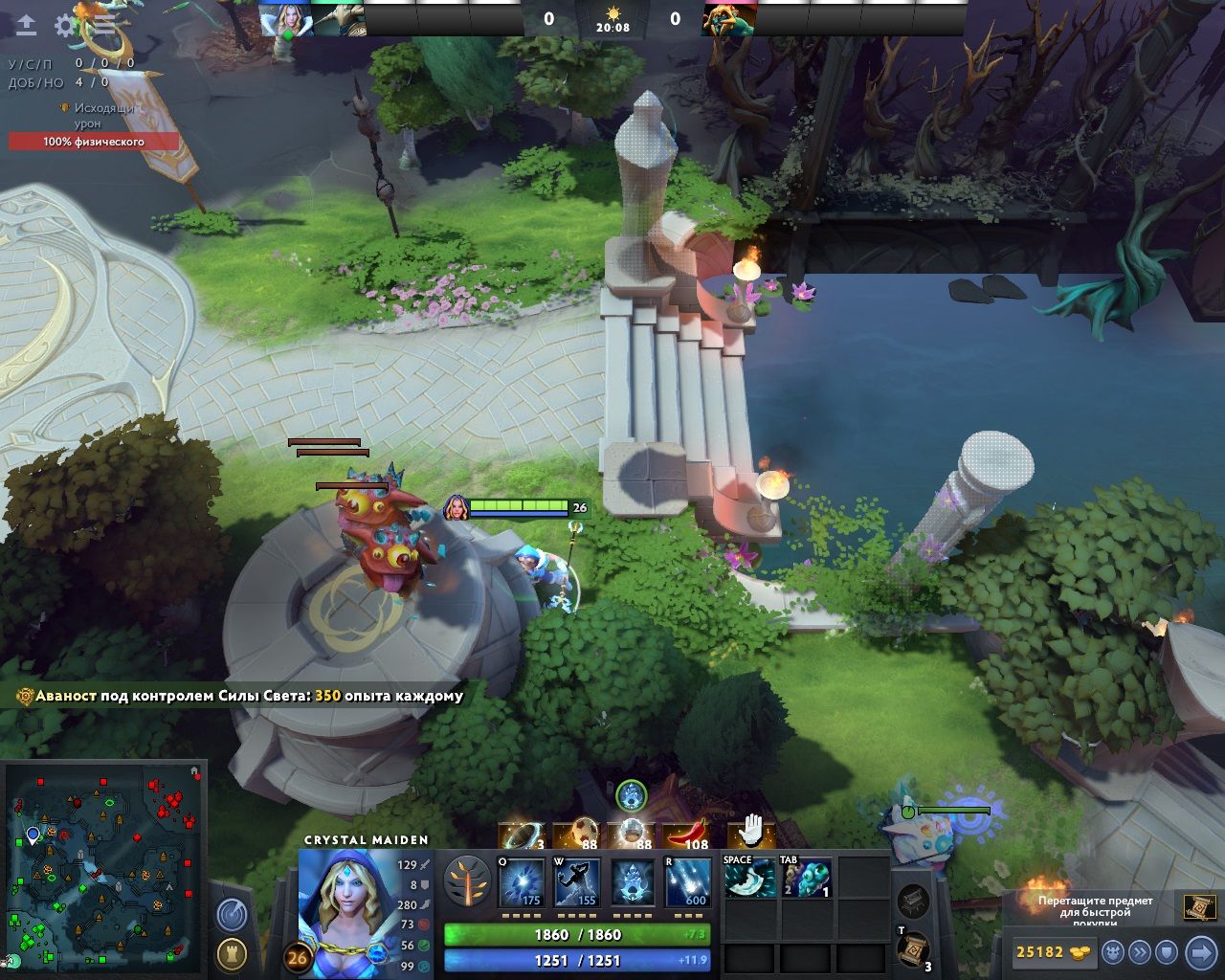
Task: Use the Town Portal Scroll slot
Action: click(913, 948)
